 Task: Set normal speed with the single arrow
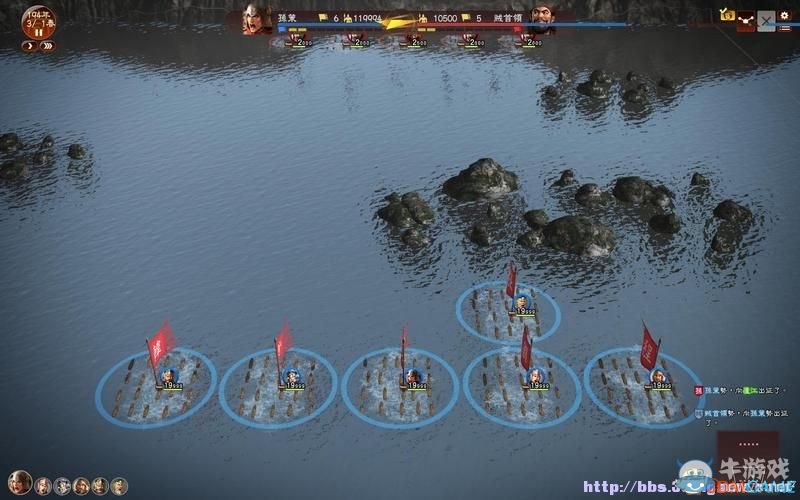[28, 46]
